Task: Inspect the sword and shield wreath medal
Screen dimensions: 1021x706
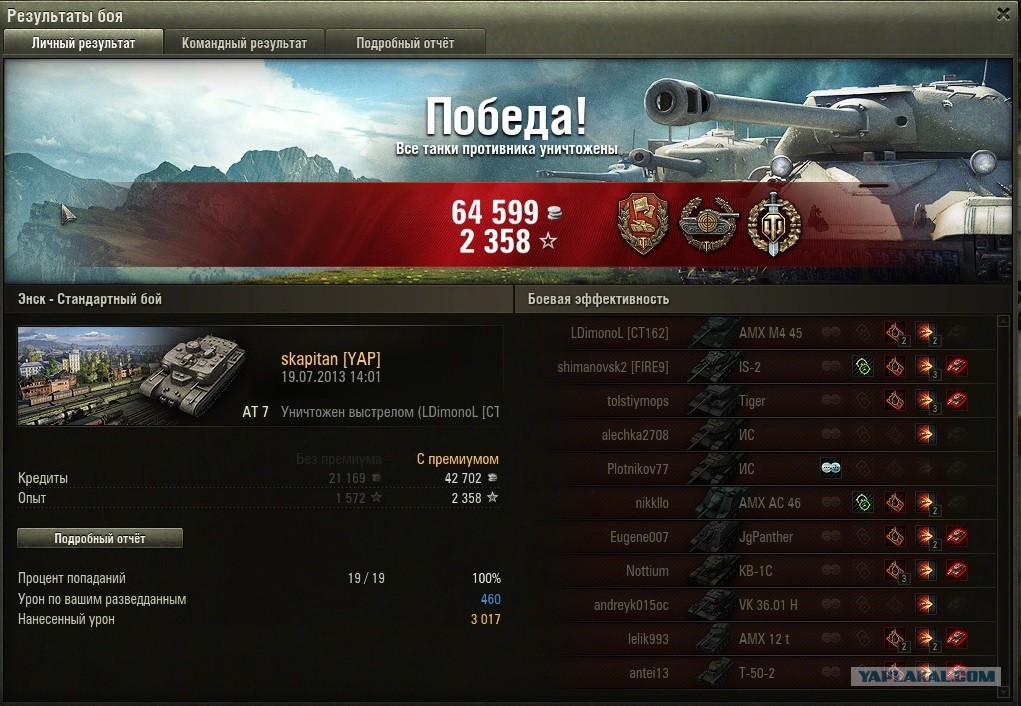Action: coord(774,223)
